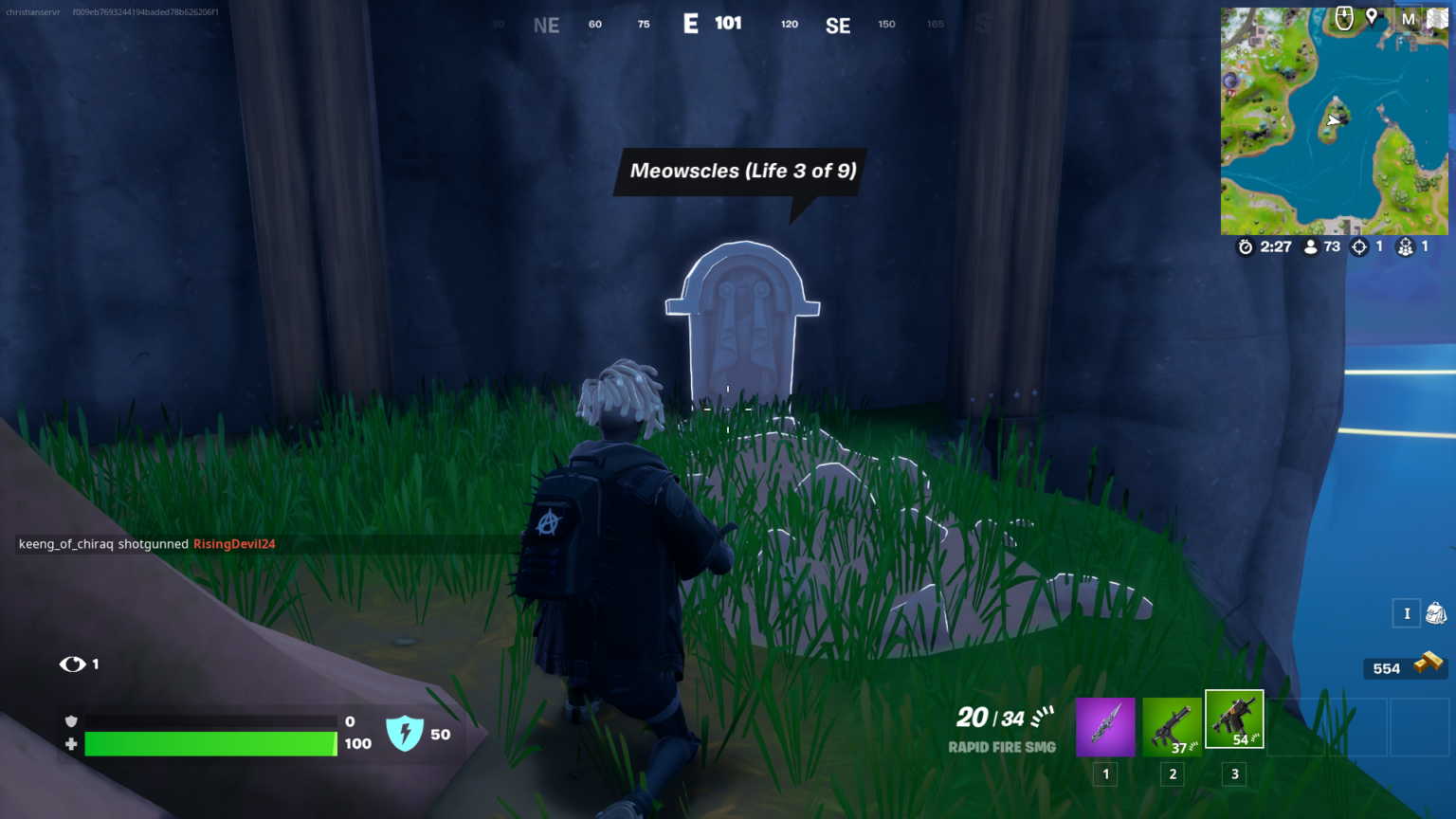Switch to hotbar slot 3 Rapid Fire SMG
The height and width of the screenshot is (819, 1456).
pos(1233,719)
